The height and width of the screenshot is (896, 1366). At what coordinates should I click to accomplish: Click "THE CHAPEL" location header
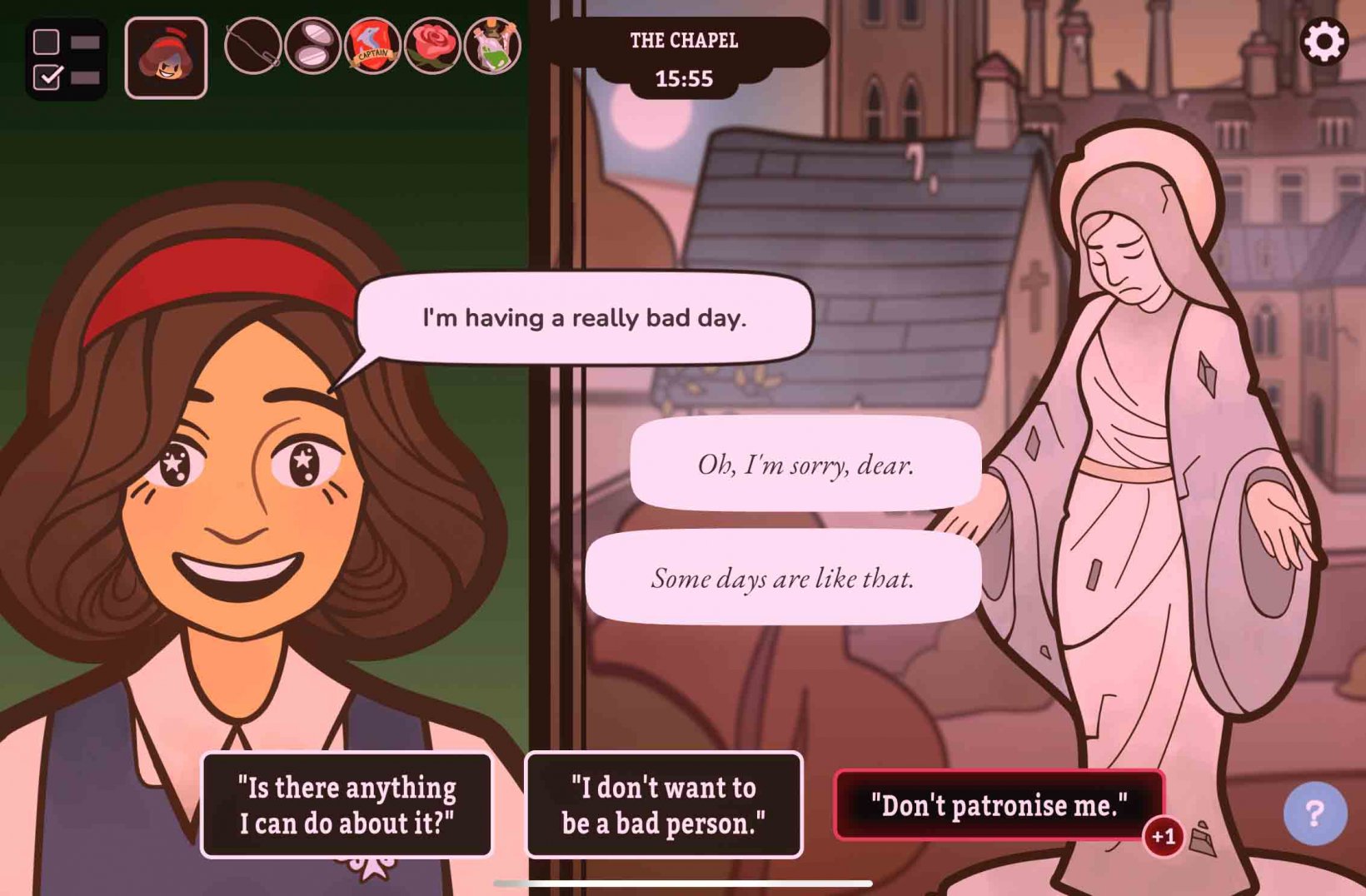click(x=685, y=38)
